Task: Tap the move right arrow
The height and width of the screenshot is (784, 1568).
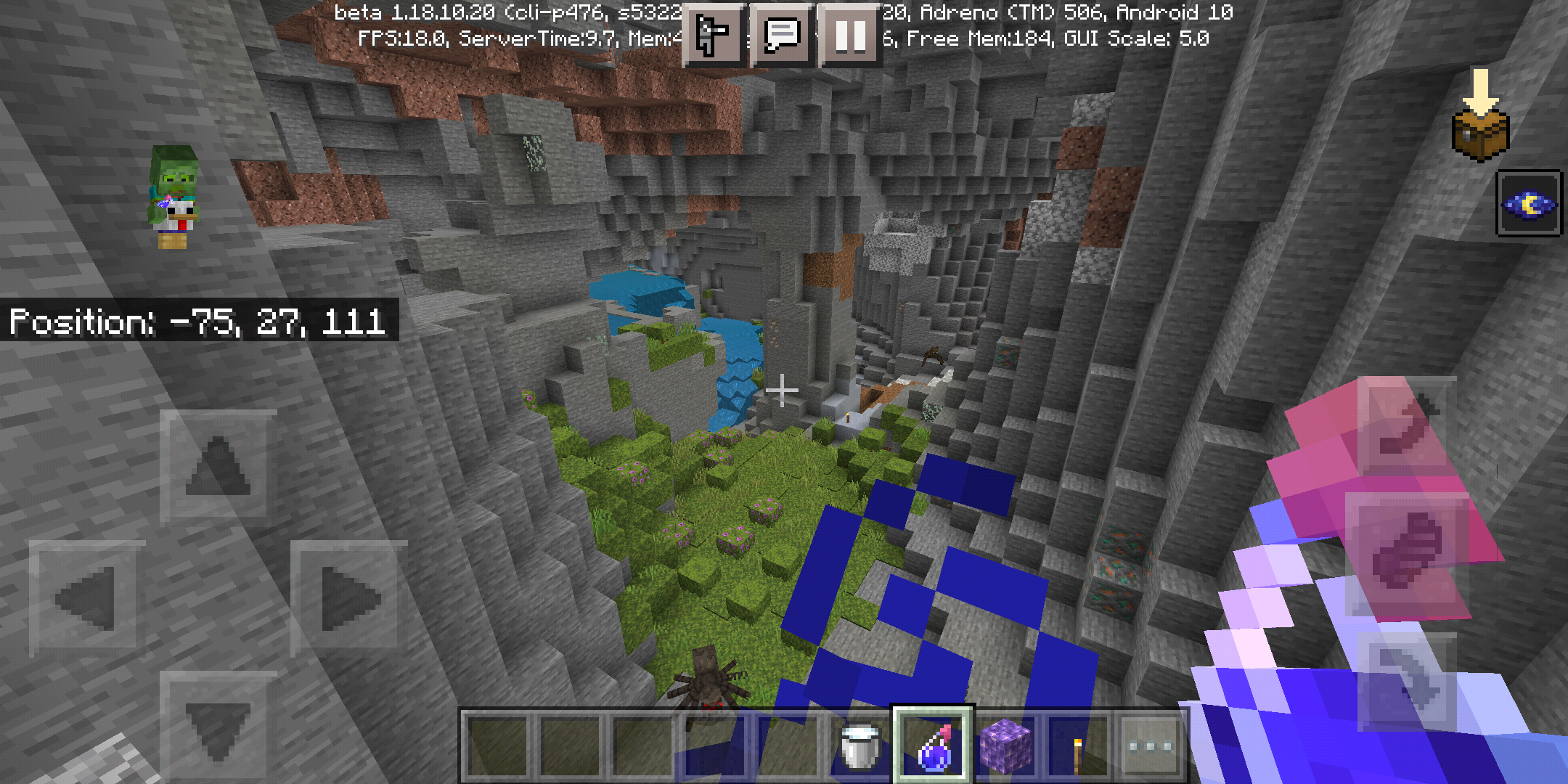Action: coord(349,598)
